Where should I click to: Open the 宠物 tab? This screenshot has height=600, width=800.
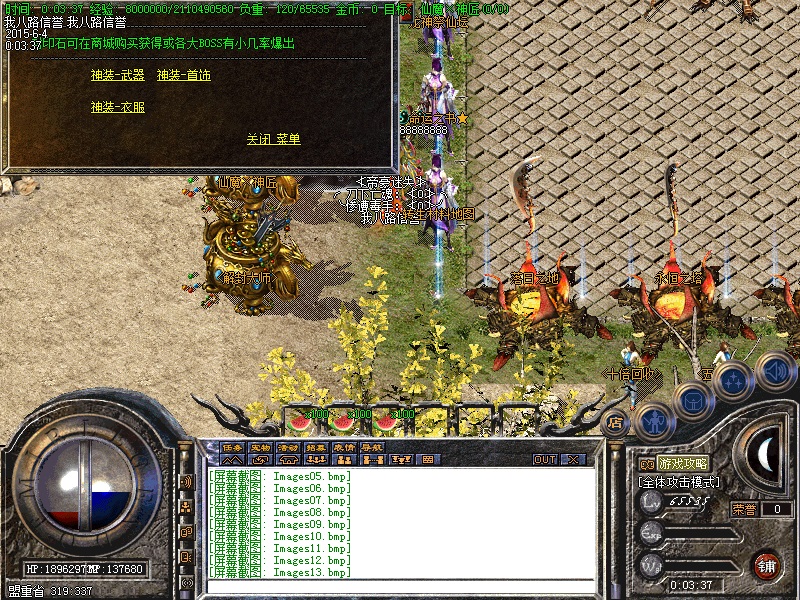pyautogui.click(x=260, y=447)
